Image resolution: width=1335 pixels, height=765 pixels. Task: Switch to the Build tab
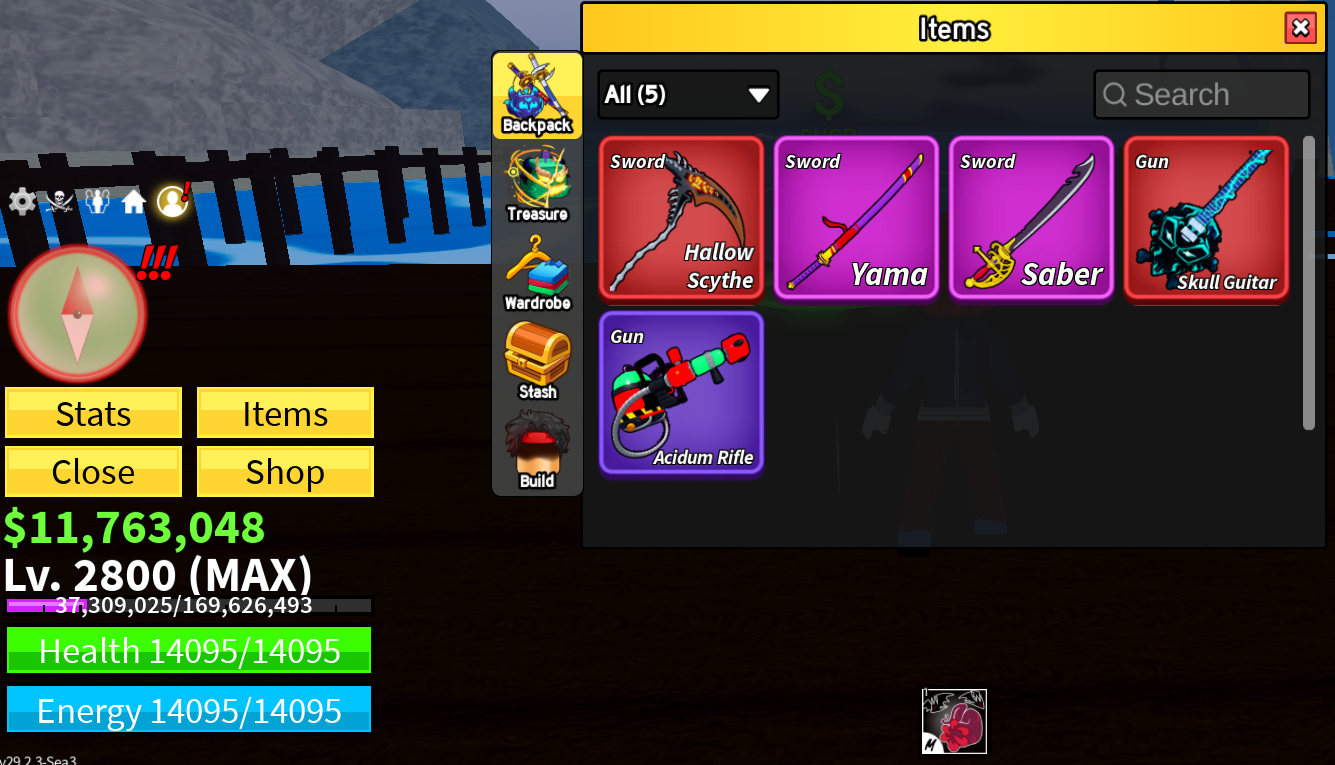537,452
